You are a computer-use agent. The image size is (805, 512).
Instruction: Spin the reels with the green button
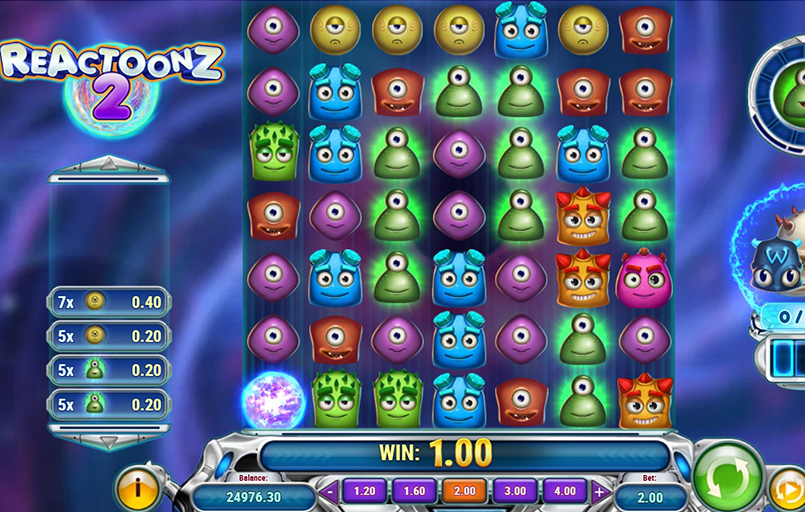pyautogui.click(x=728, y=477)
